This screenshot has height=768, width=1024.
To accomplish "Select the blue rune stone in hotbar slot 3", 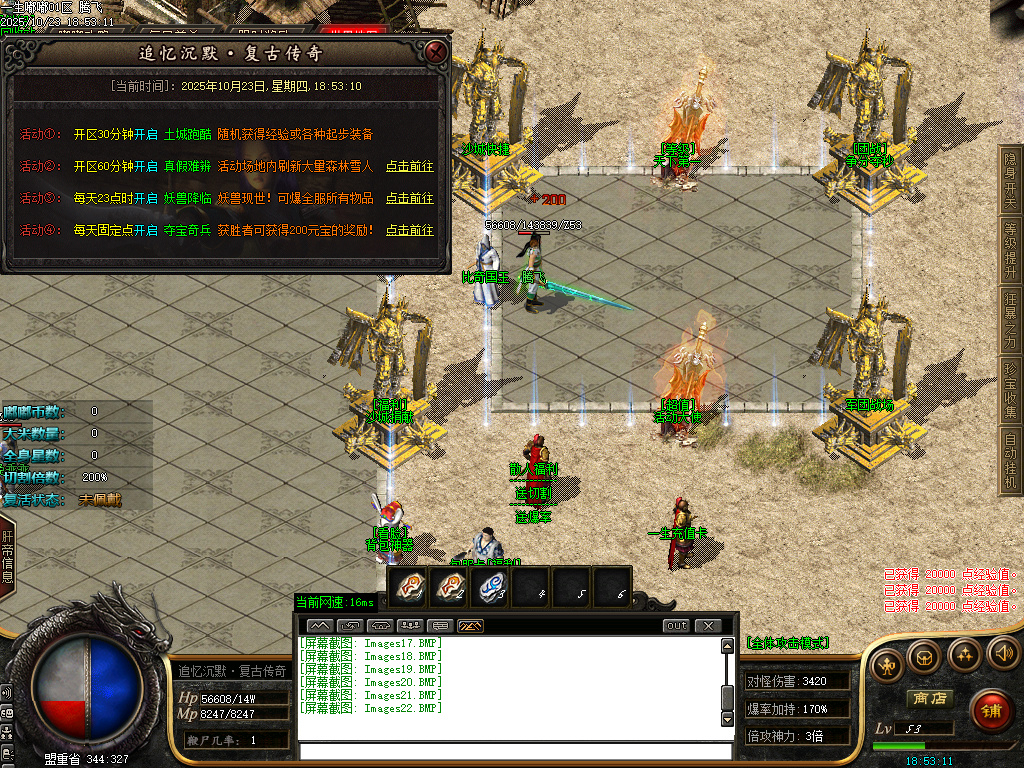I will [x=489, y=588].
